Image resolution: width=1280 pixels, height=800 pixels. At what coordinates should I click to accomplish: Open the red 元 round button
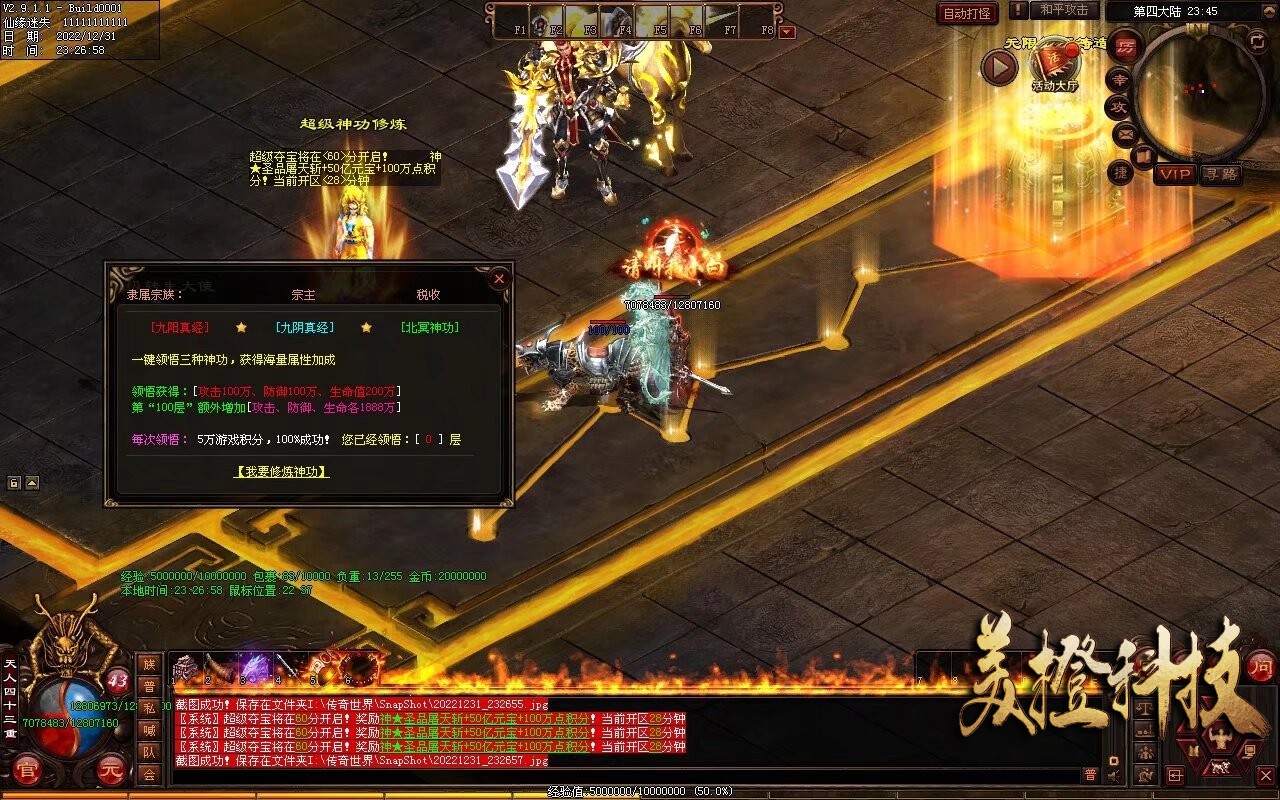pyautogui.click(x=112, y=771)
